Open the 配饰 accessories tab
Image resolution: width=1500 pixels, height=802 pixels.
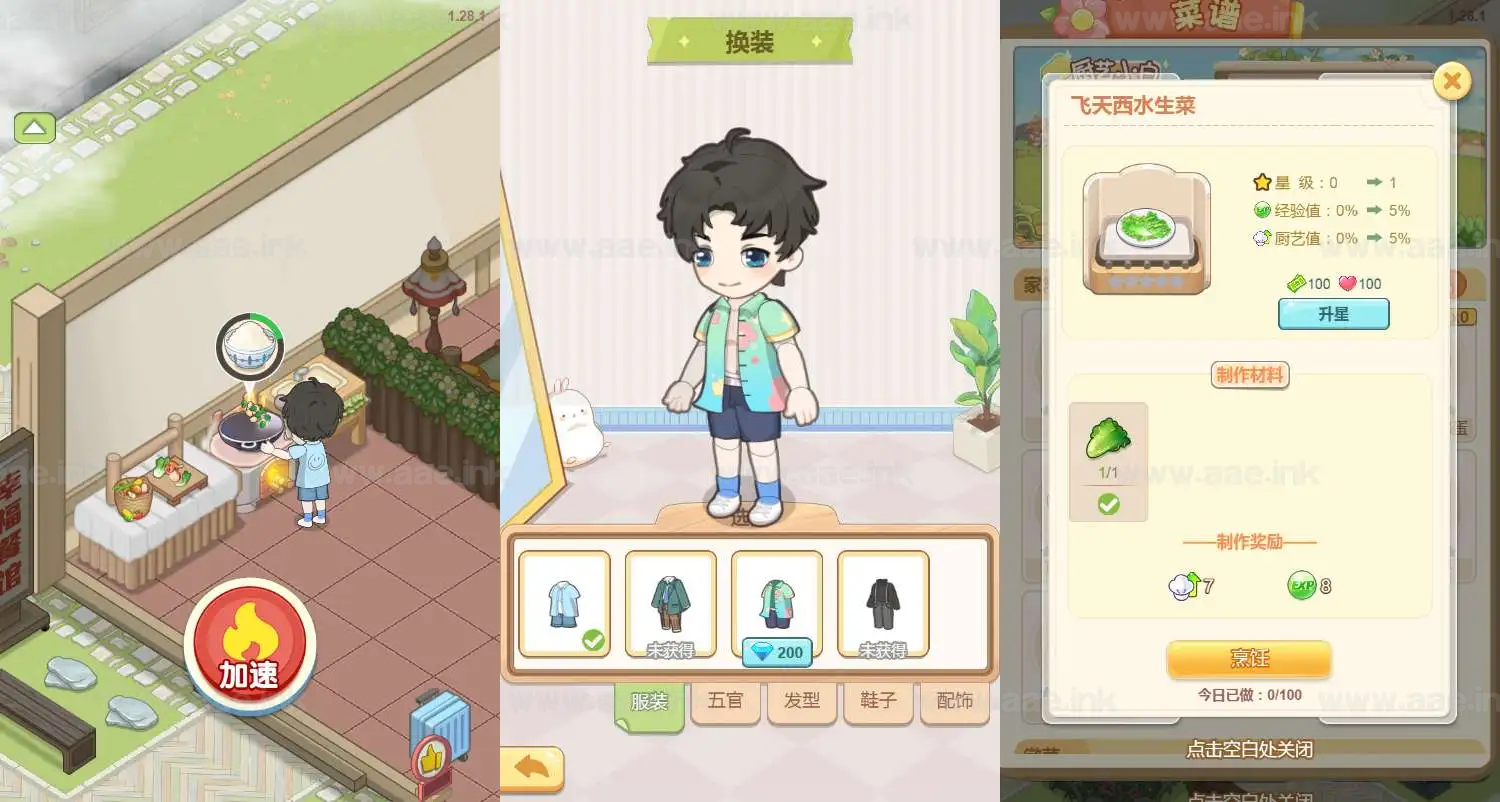pos(954,701)
